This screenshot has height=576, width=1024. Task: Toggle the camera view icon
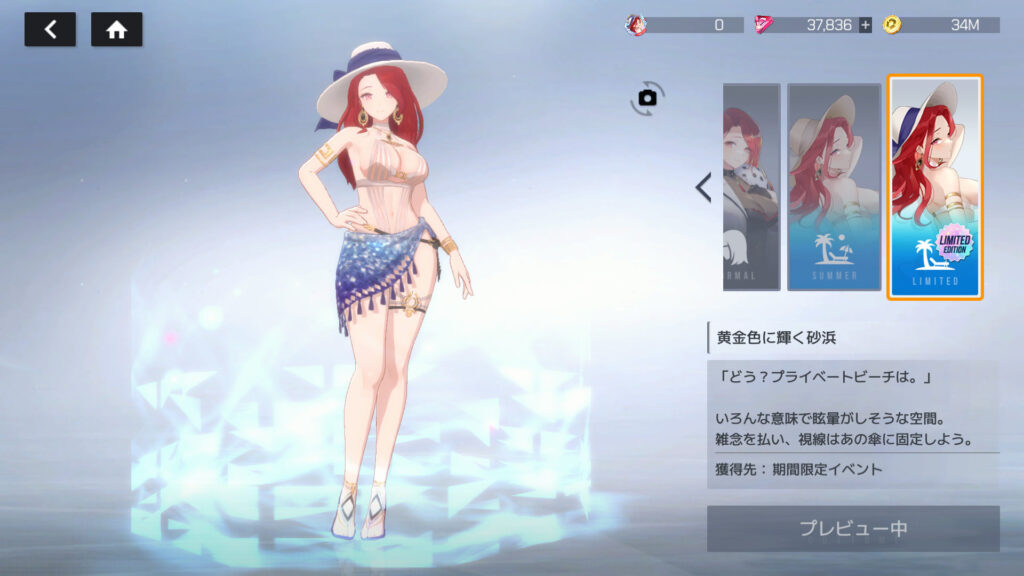[x=648, y=97]
